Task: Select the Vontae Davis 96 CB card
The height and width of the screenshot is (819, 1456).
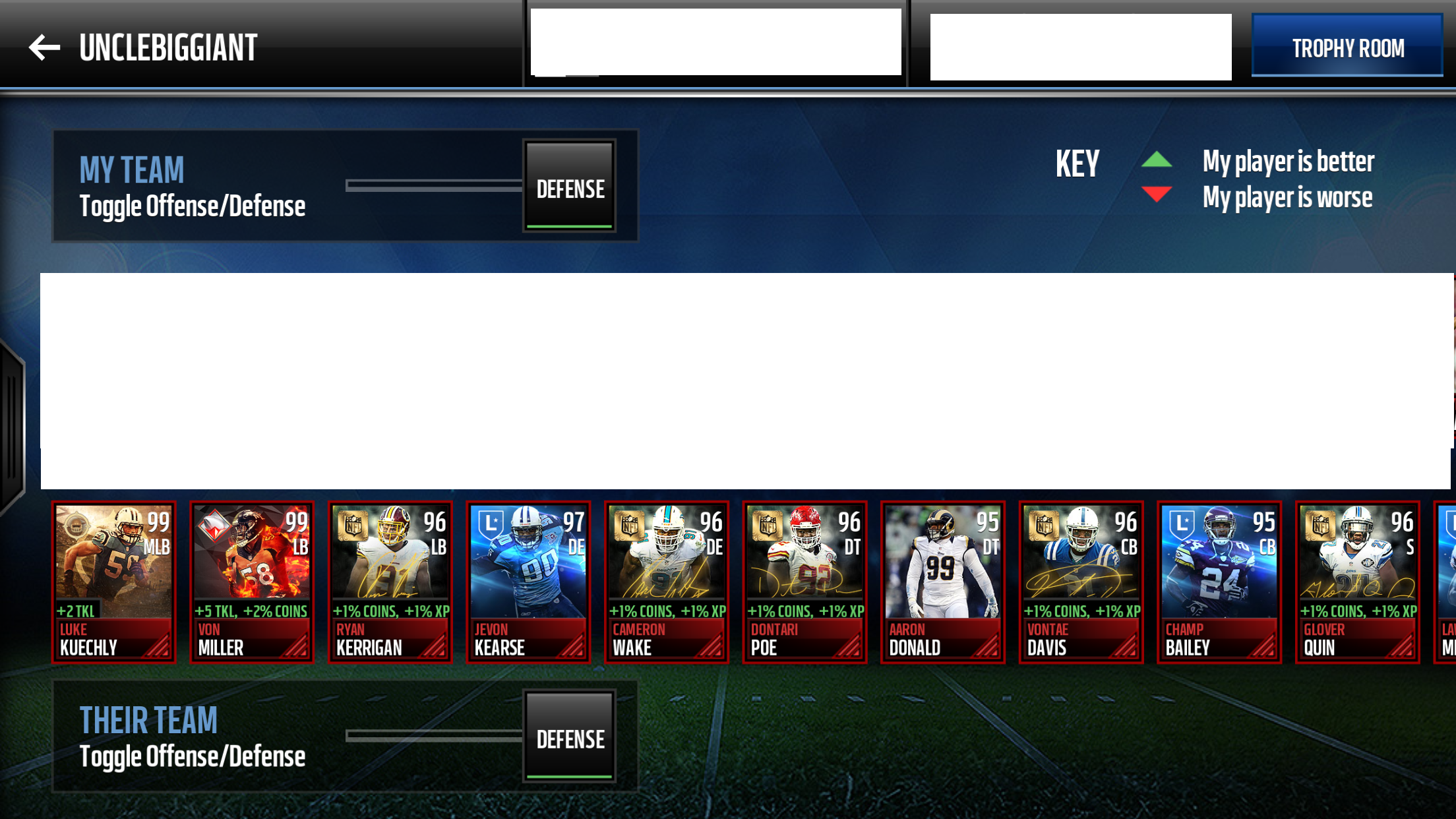Action: tap(1080, 580)
